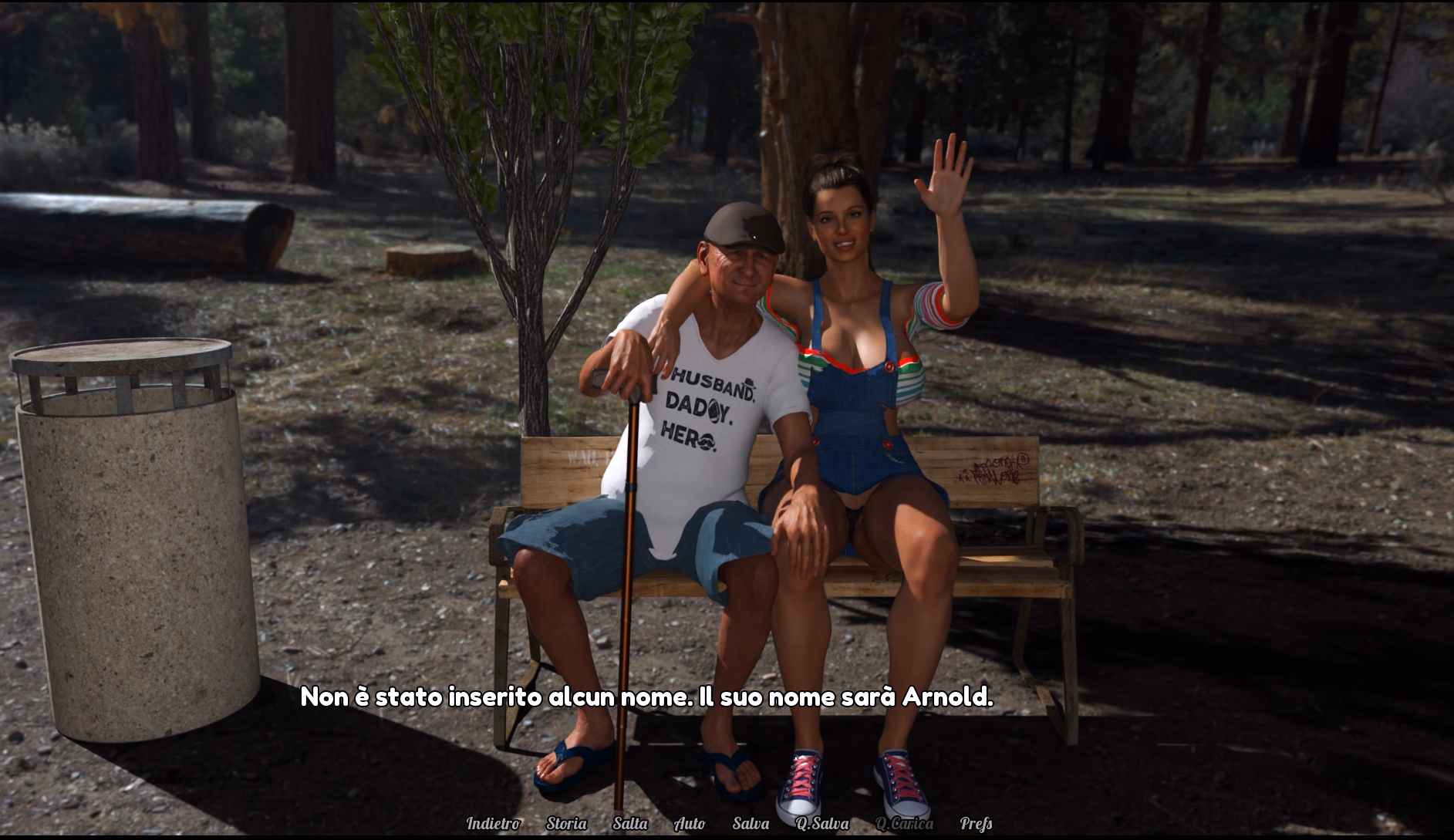
Task: Quick load with Q.Carica
Action: (904, 824)
